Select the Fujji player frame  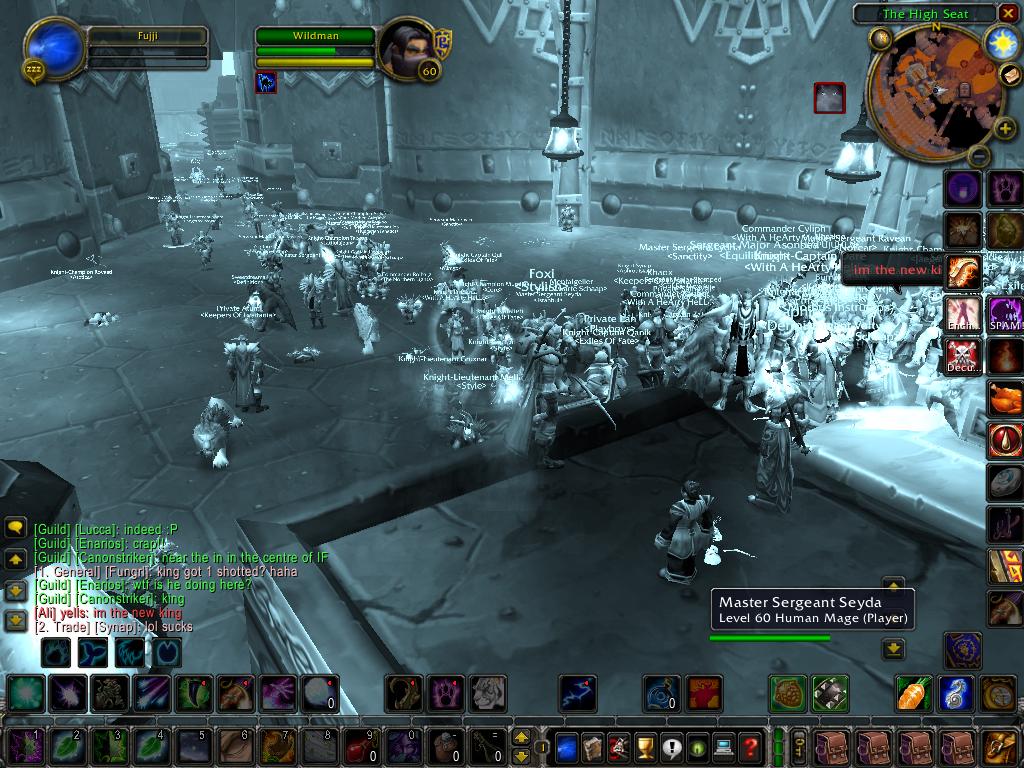pyautogui.click(x=58, y=48)
